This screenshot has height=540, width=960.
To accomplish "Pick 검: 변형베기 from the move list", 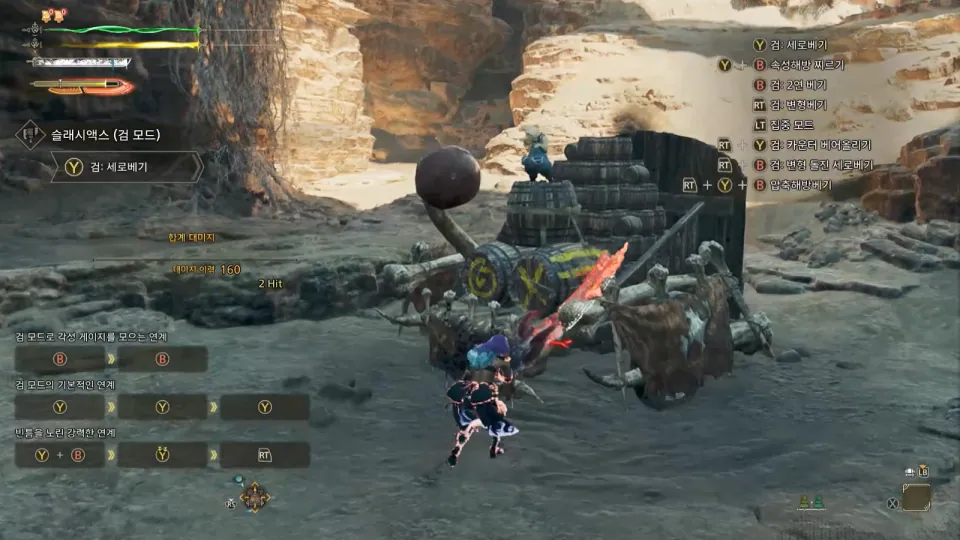I will (x=798, y=105).
